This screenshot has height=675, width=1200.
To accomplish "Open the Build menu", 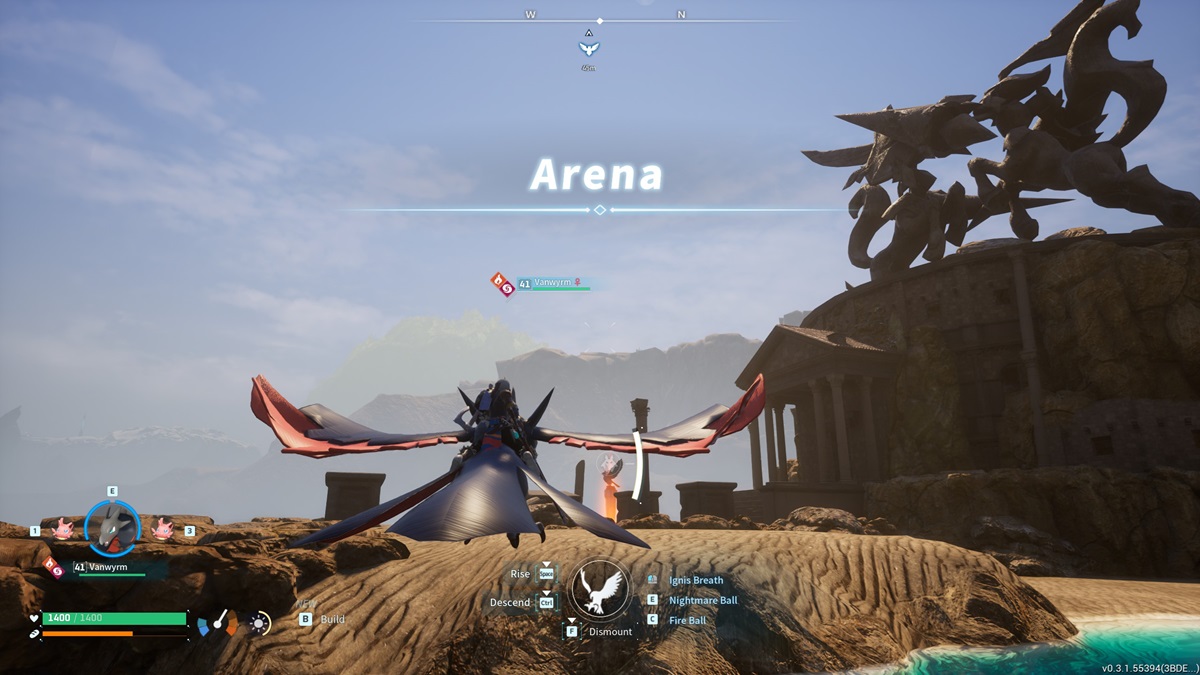I will point(332,619).
